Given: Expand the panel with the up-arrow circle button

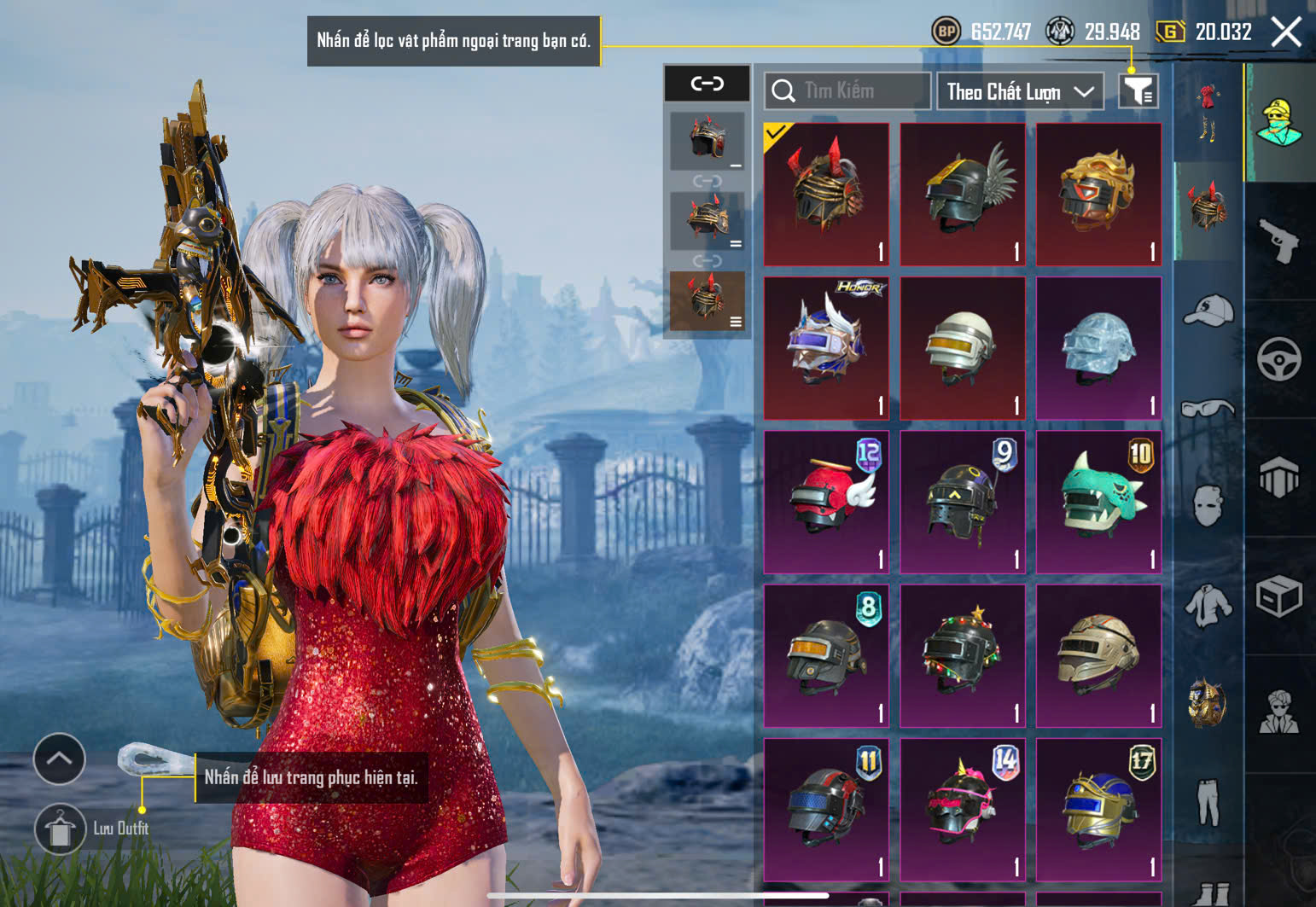Looking at the screenshot, I should click(59, 759).
